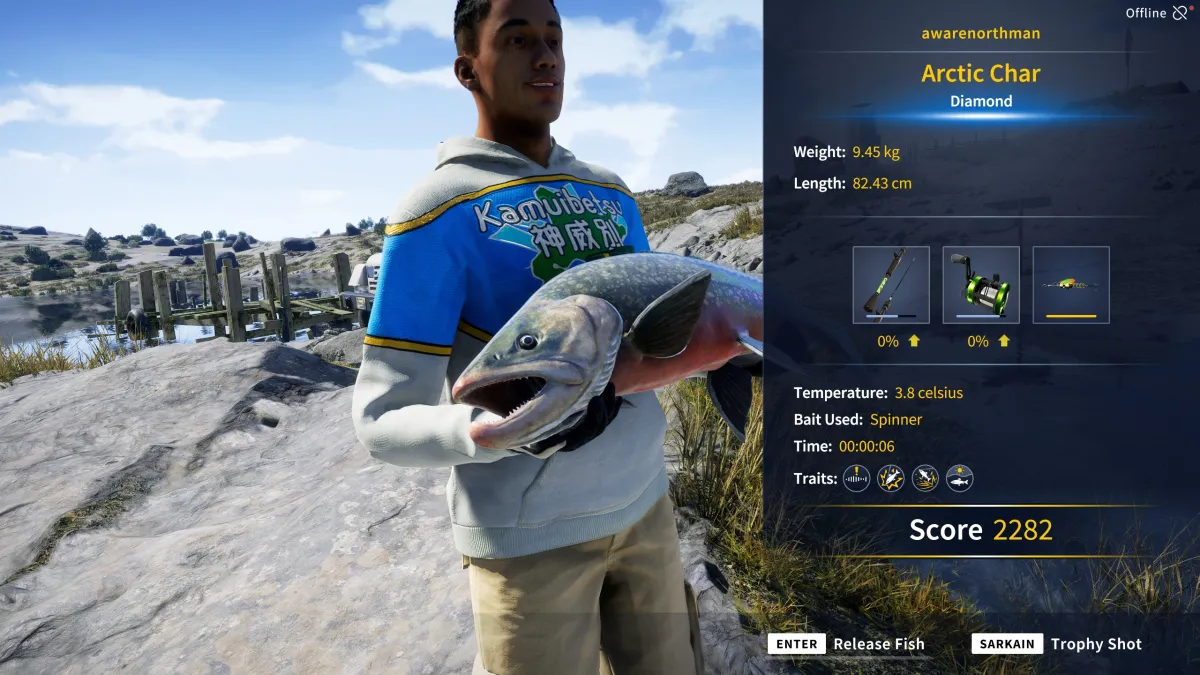Click the Offline connection status icon

click(1181, 13)
